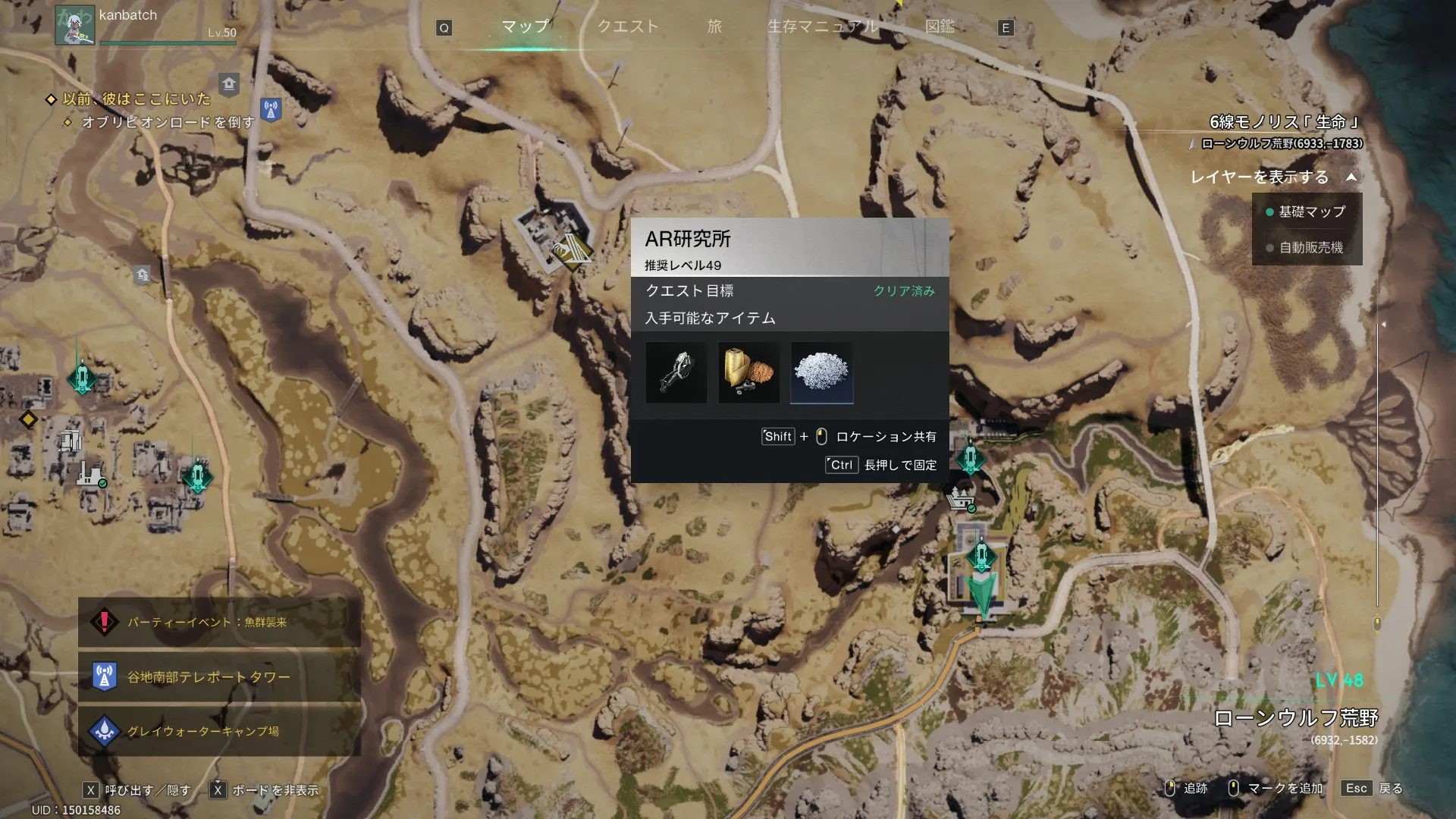
Task: Pick the グレイウォーターキャンプ場 entry
Action: coord(219,732)
